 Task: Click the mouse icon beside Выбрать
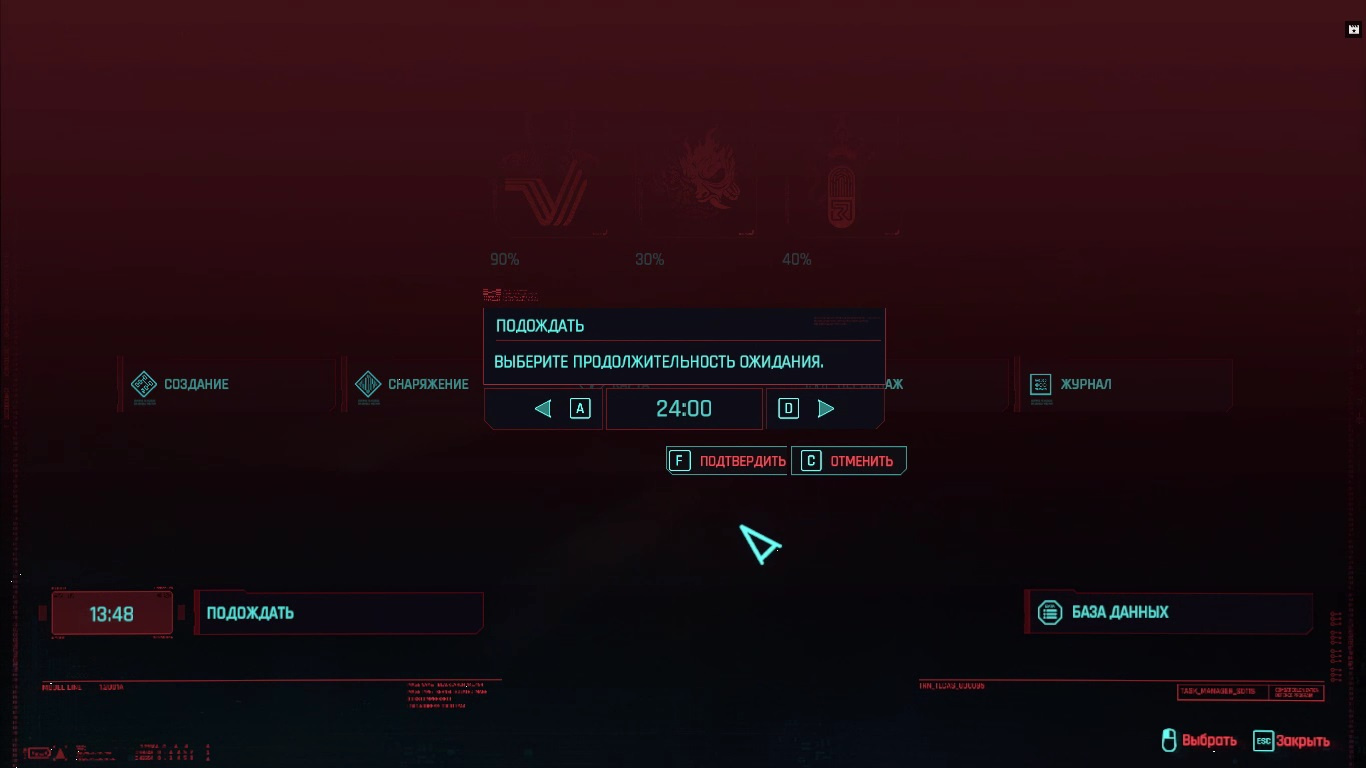point(1167,740)
